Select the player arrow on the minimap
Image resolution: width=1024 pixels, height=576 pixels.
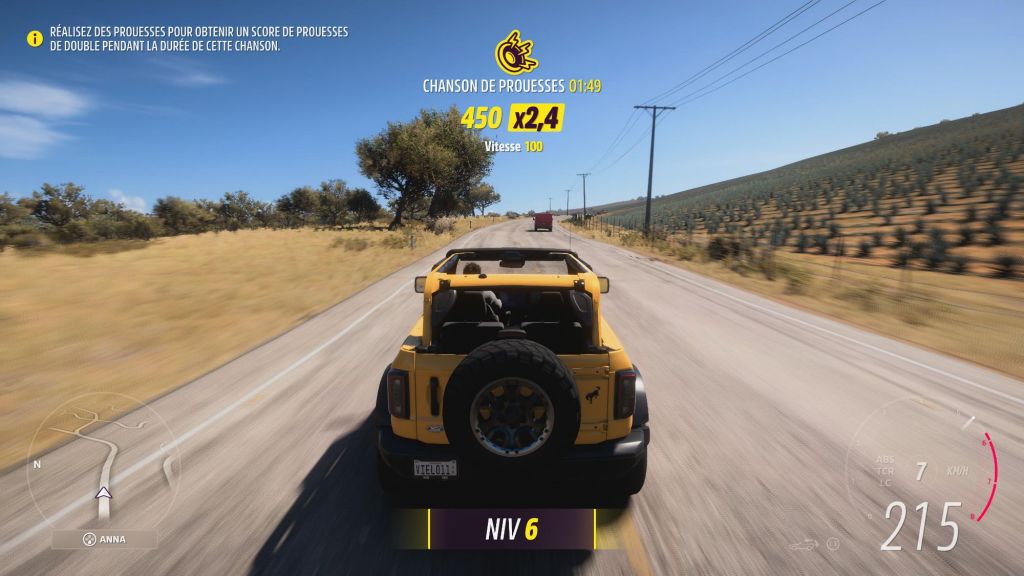click(102, 492)
